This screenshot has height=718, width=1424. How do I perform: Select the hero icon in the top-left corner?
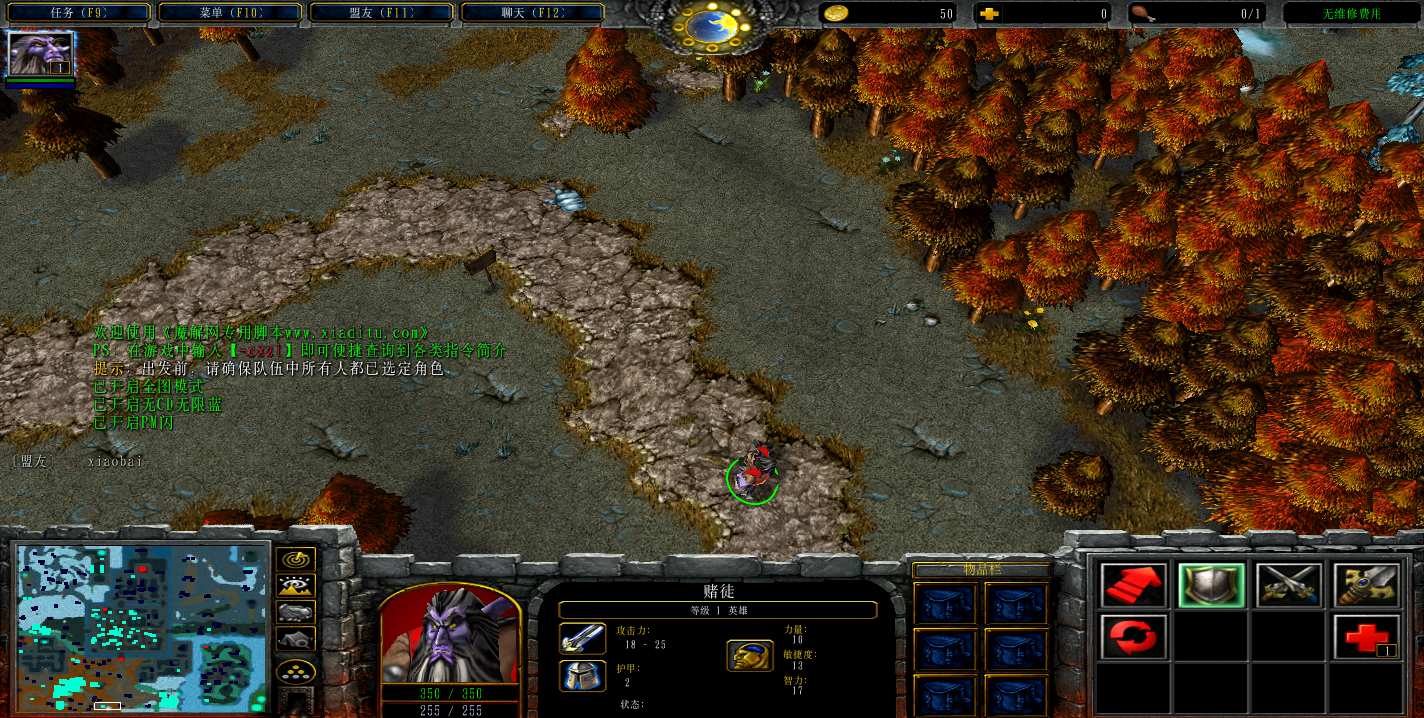41,54
